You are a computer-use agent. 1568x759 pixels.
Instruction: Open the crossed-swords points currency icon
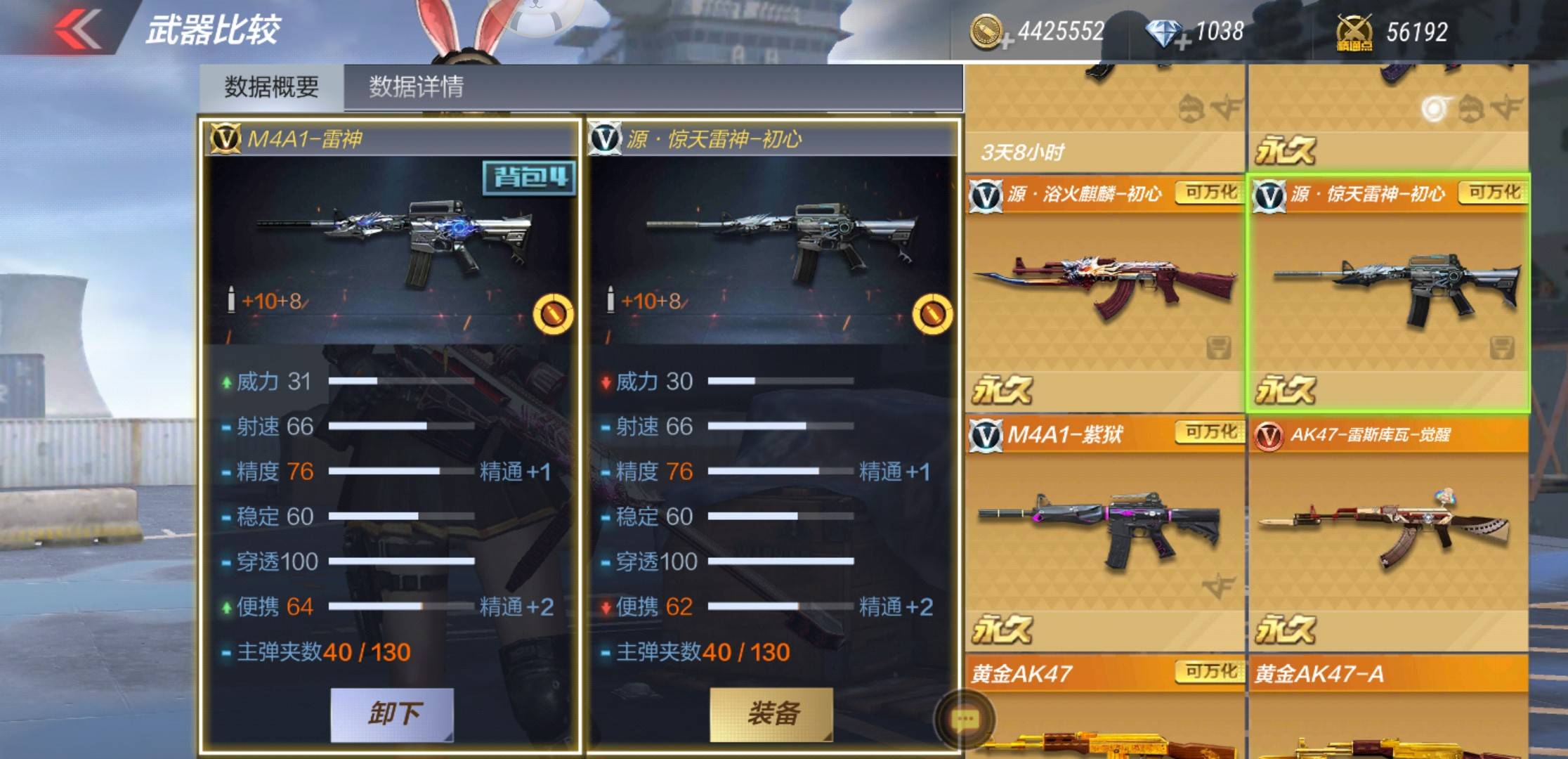point(1354,33)
